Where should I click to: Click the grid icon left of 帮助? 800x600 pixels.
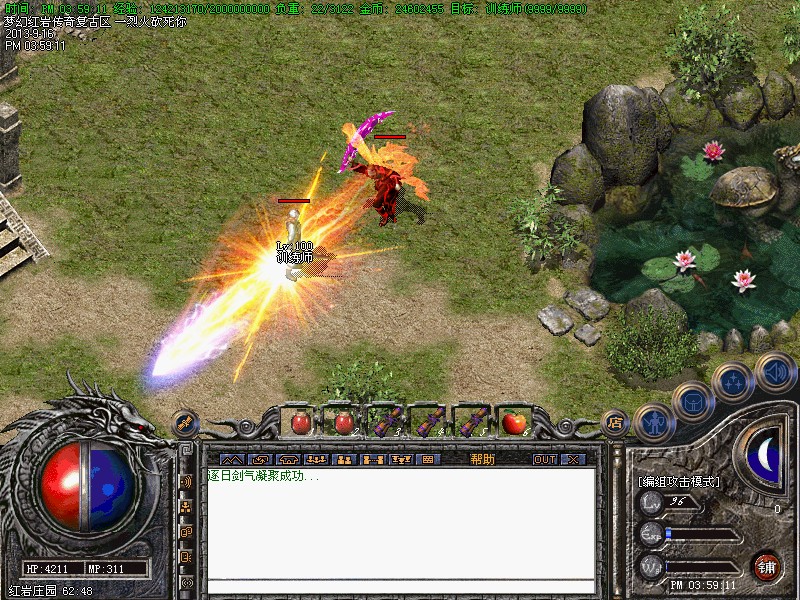coord(427,459)
